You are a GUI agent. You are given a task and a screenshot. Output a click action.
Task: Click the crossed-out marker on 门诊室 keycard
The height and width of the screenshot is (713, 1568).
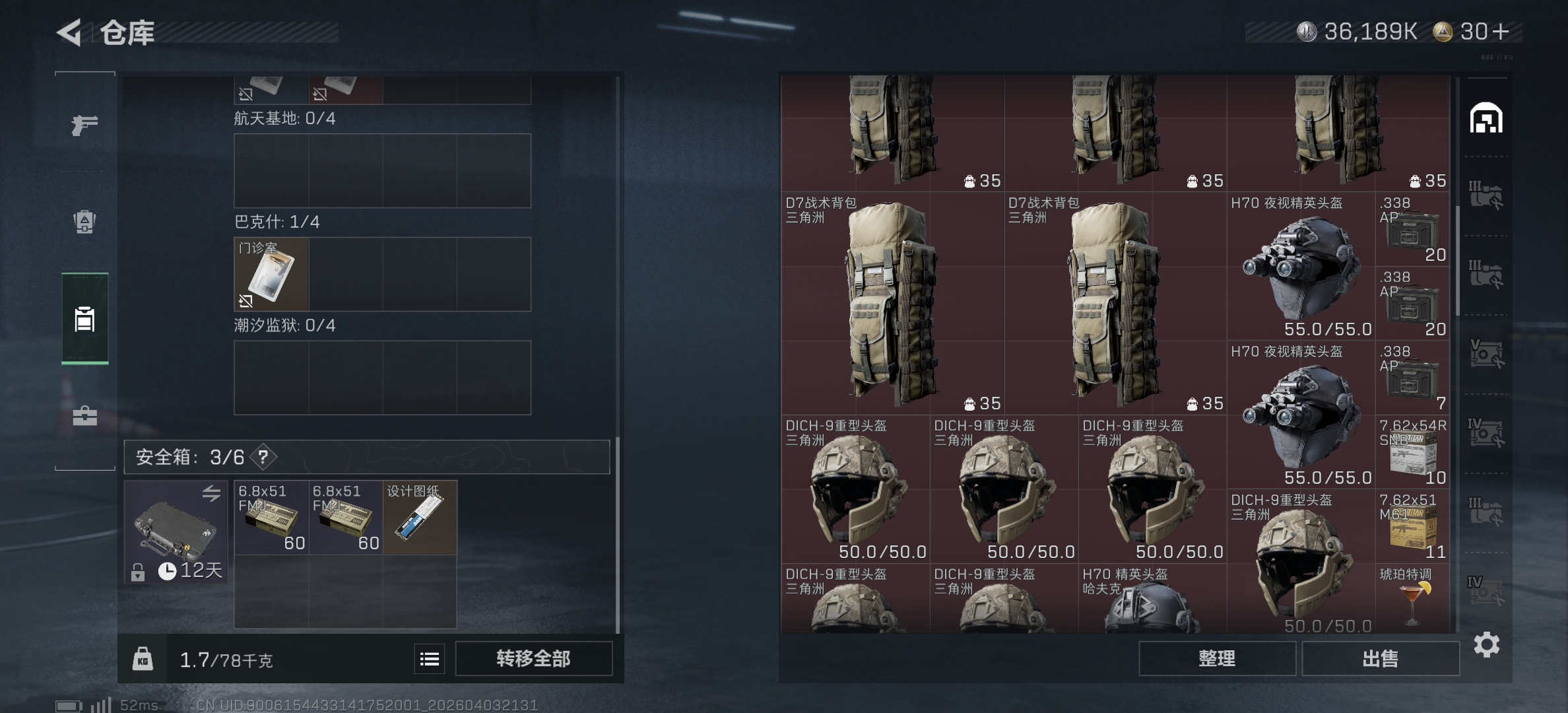(x=245, y=300)
